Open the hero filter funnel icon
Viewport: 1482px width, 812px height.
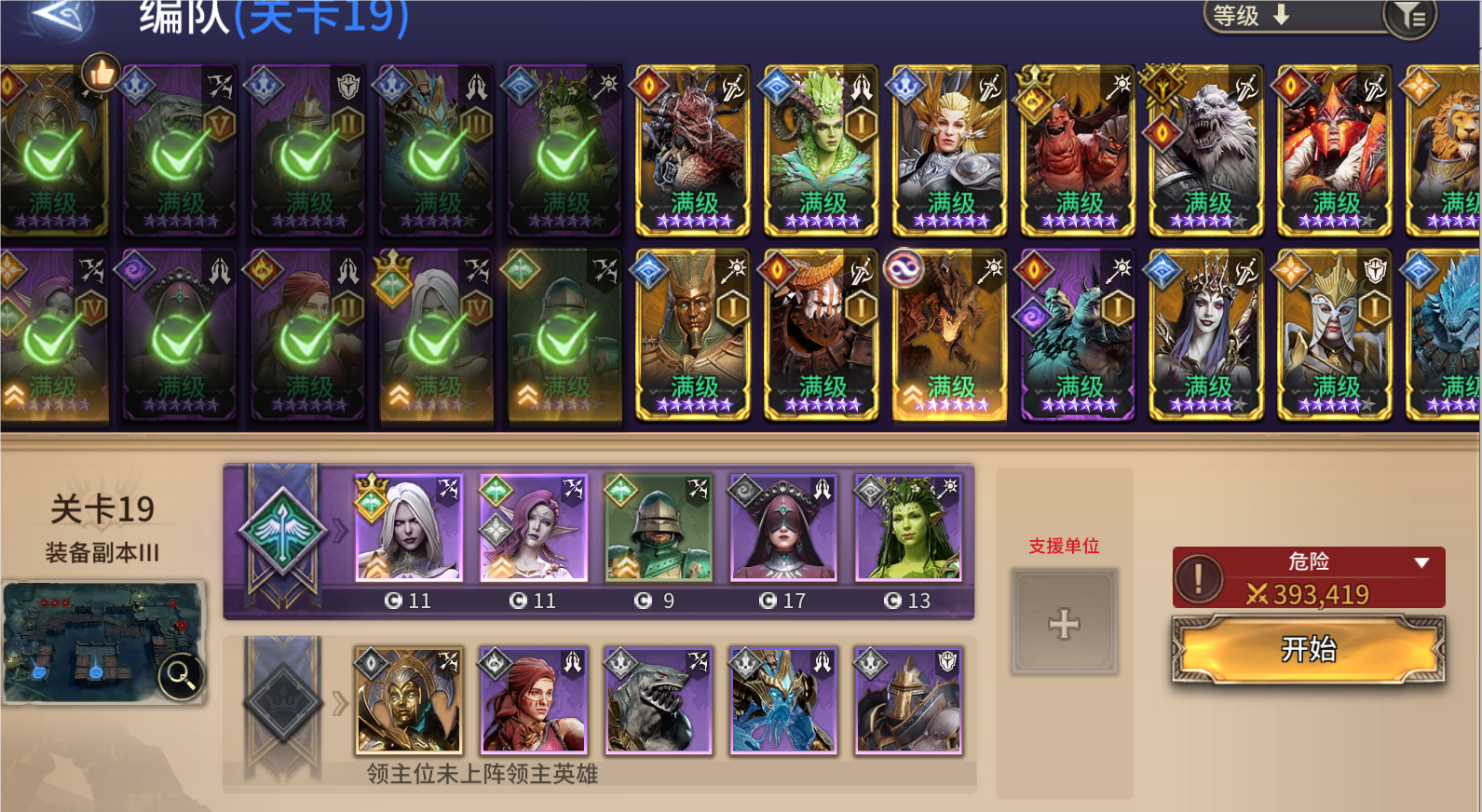point(1409,16)
